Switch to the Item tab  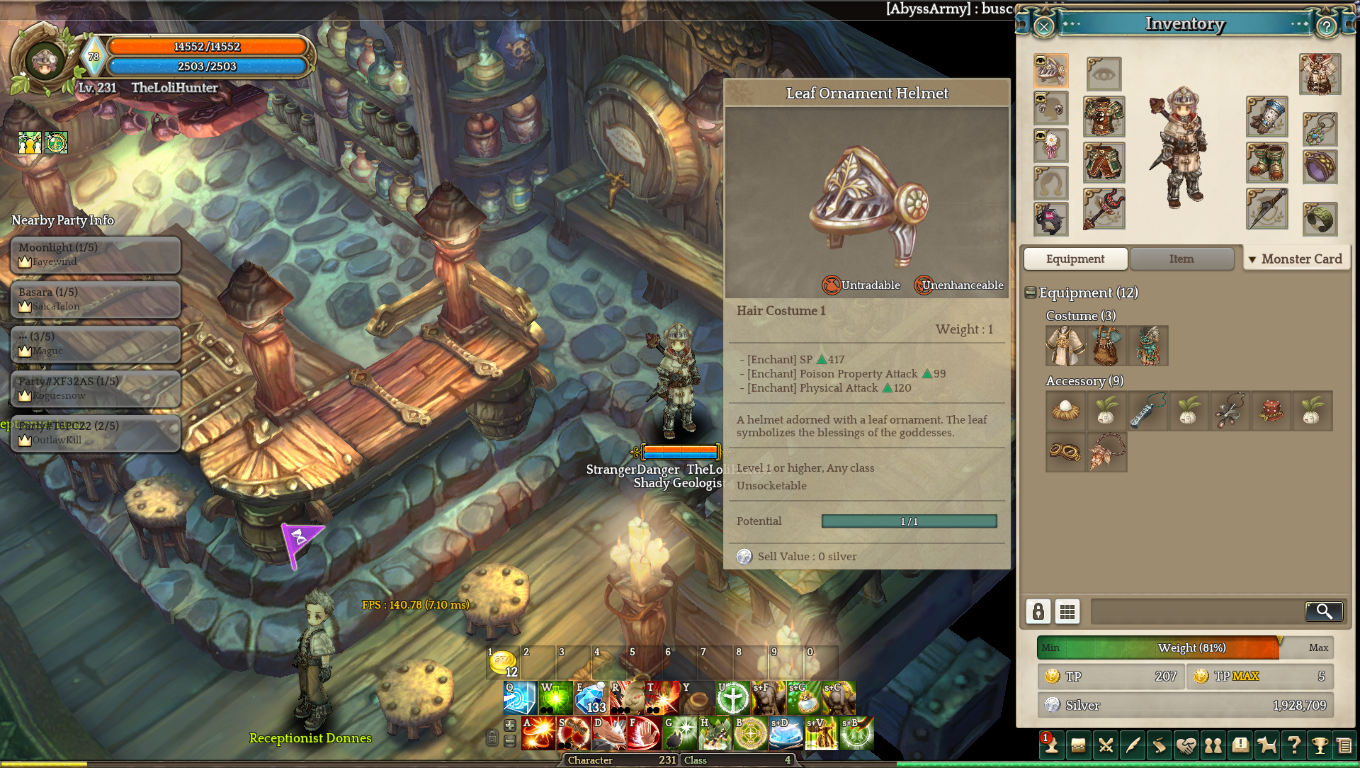click(x=1181, y=259)
